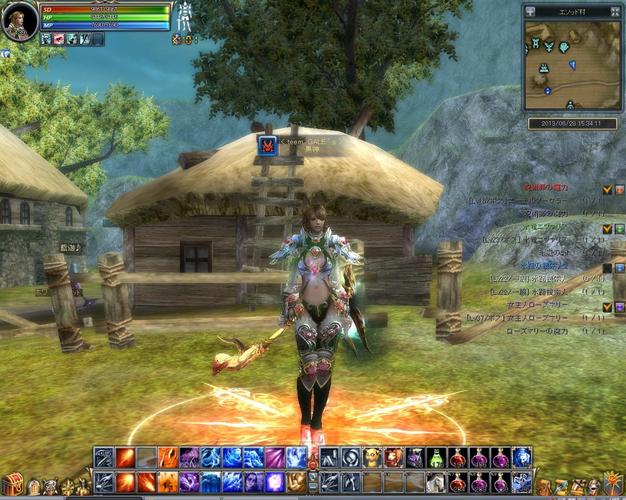Screen dimensions: 626x500
Task: Activate the yellow chick pet hotbar slot
Action: click(x=372, y=458)
